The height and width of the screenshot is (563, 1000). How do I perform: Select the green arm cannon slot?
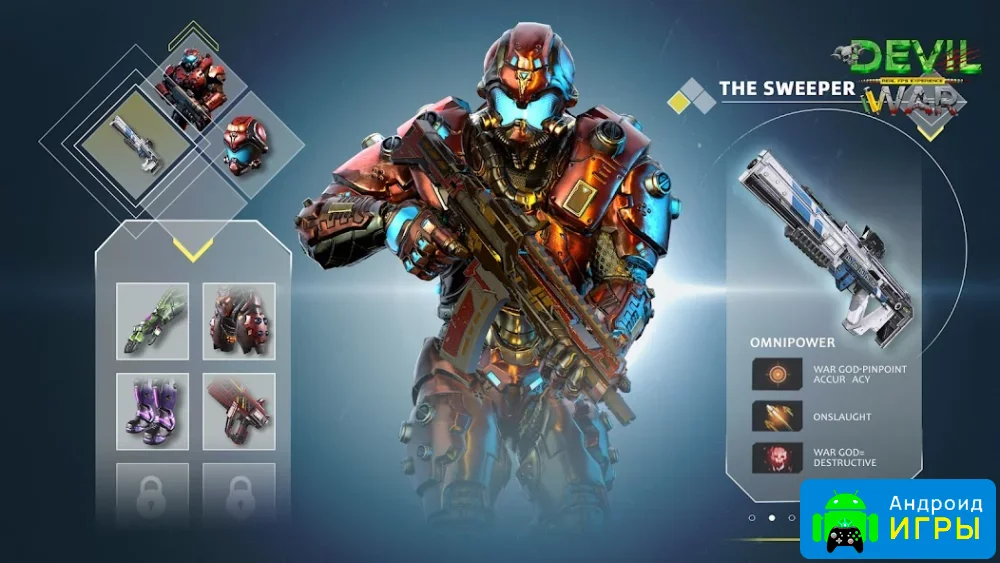[152, 321]
